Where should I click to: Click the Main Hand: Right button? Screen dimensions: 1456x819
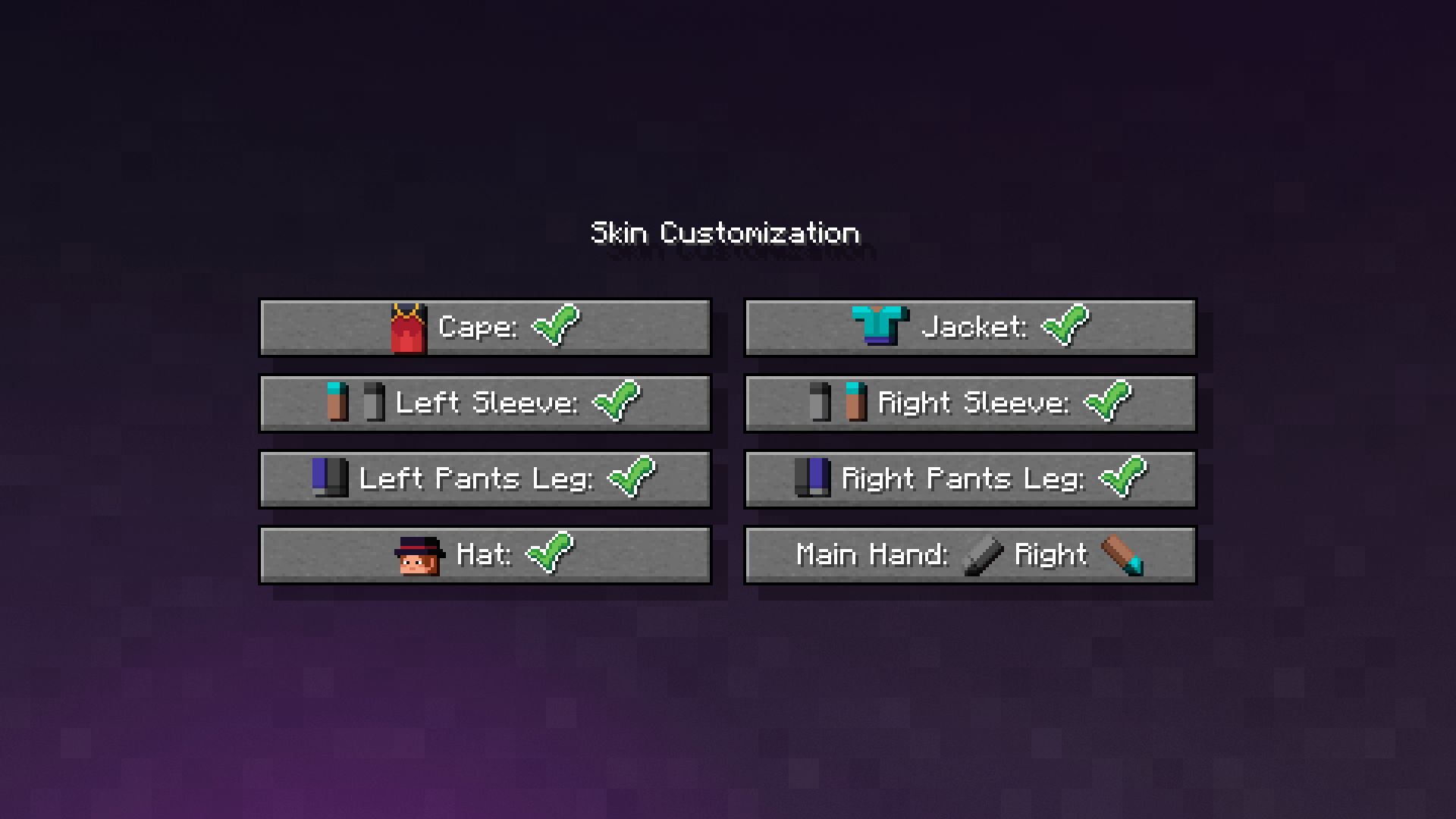tap(971, 554)
